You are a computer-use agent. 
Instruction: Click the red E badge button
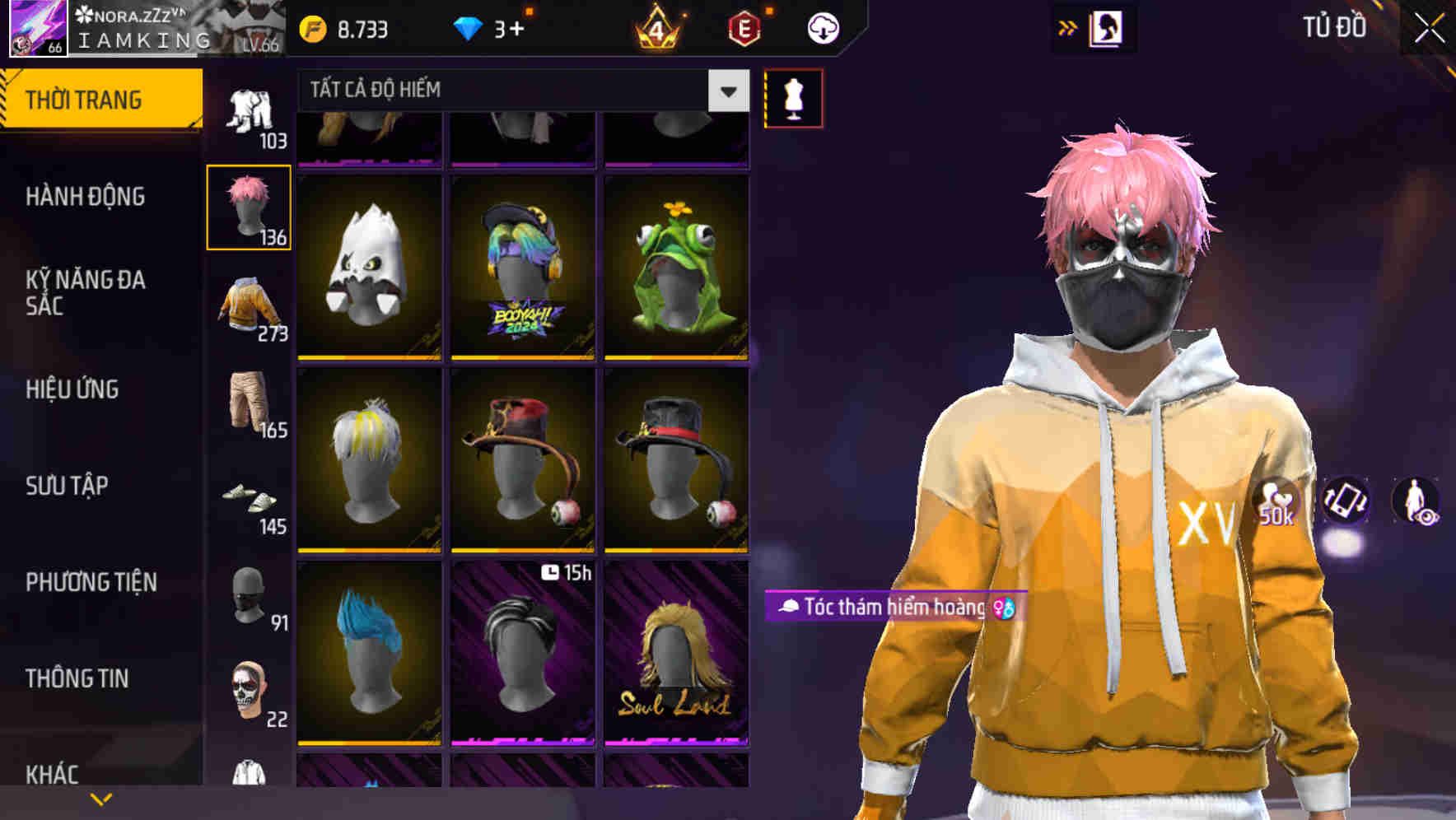[744, 26]
